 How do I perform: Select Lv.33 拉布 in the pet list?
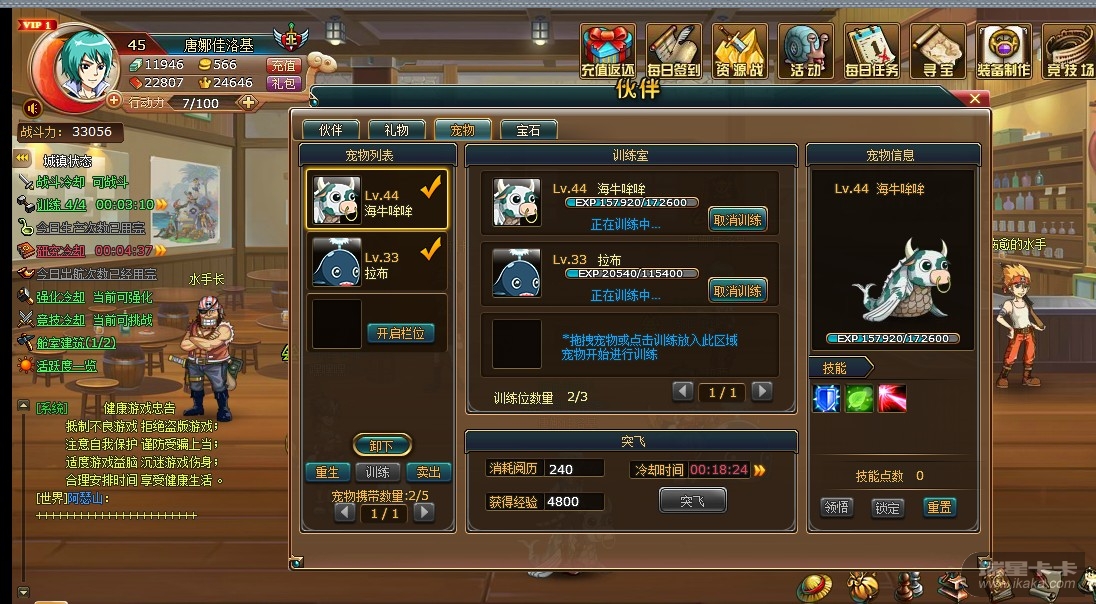pyautogui.click(x=377, y=263)
